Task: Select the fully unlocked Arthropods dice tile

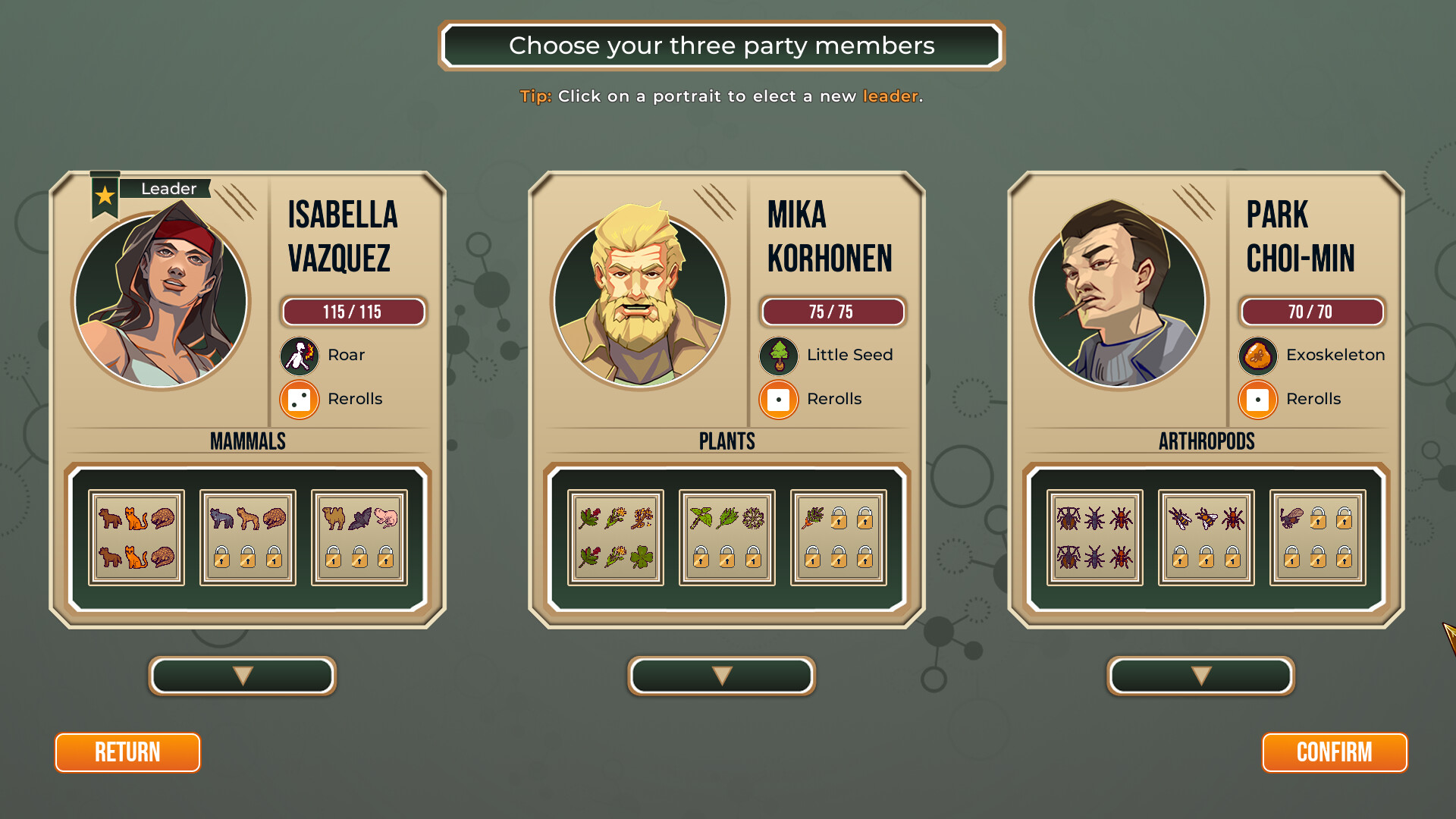Action: coord(1095,538)
